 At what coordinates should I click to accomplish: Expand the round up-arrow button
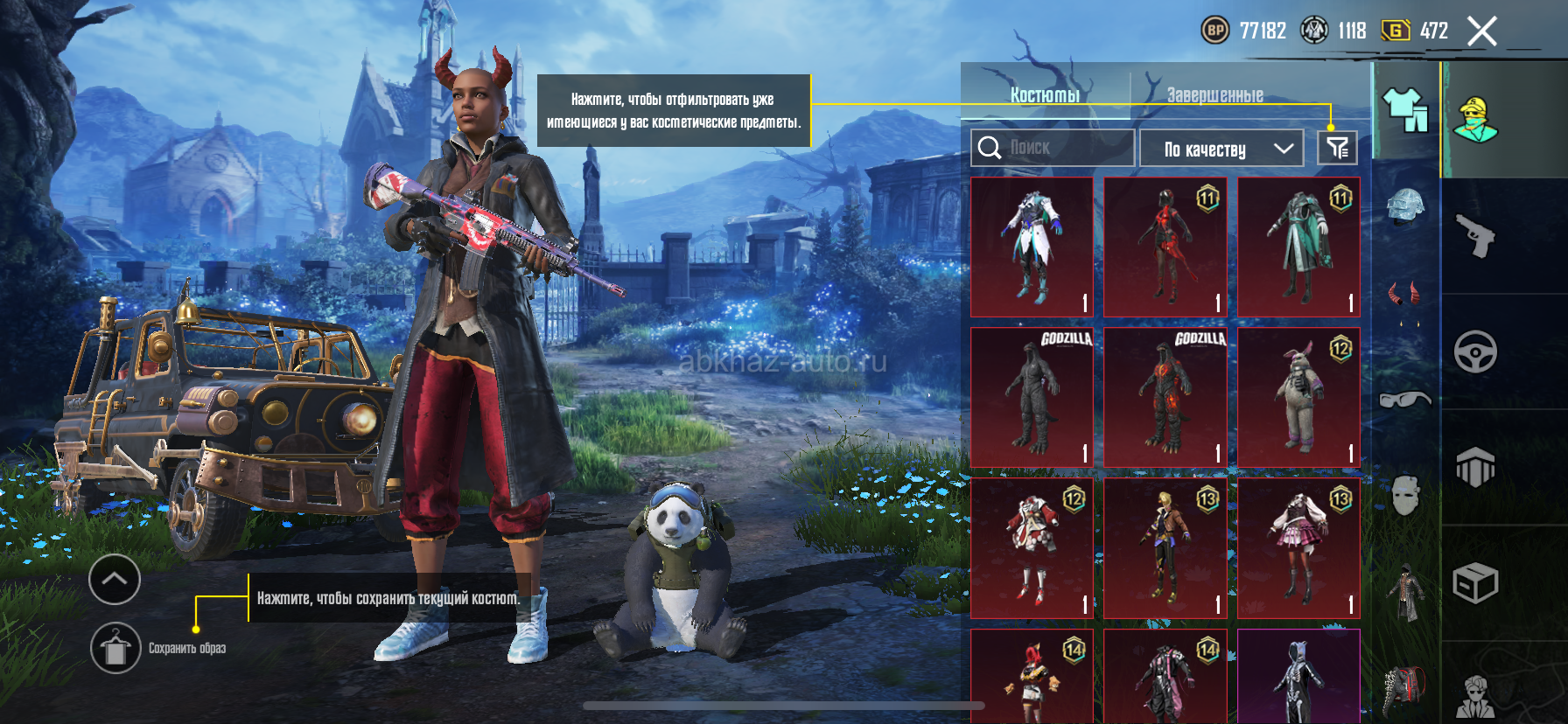[115, 579]
